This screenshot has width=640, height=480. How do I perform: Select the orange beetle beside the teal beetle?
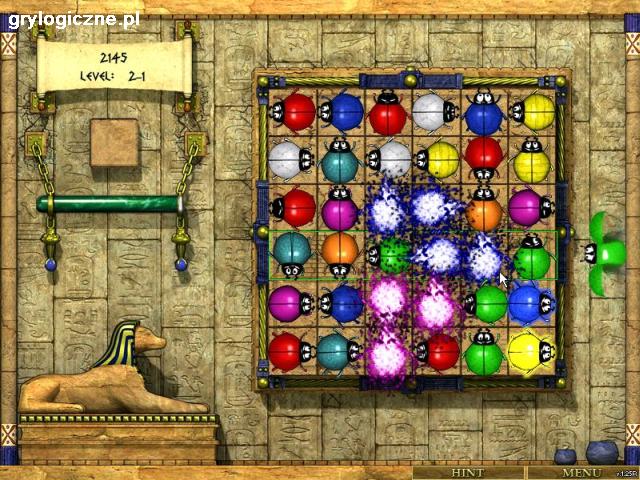pos(340,254)
